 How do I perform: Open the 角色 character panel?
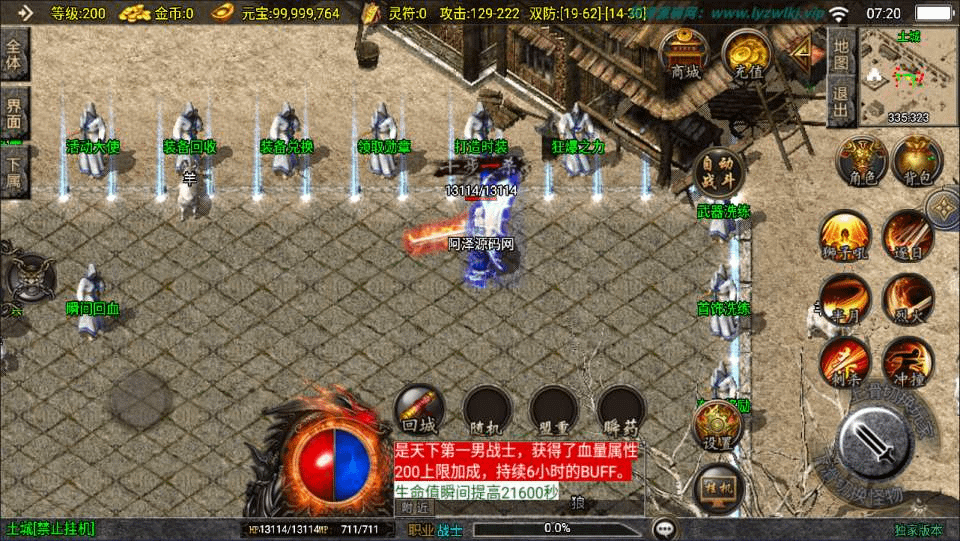(862, 162)
